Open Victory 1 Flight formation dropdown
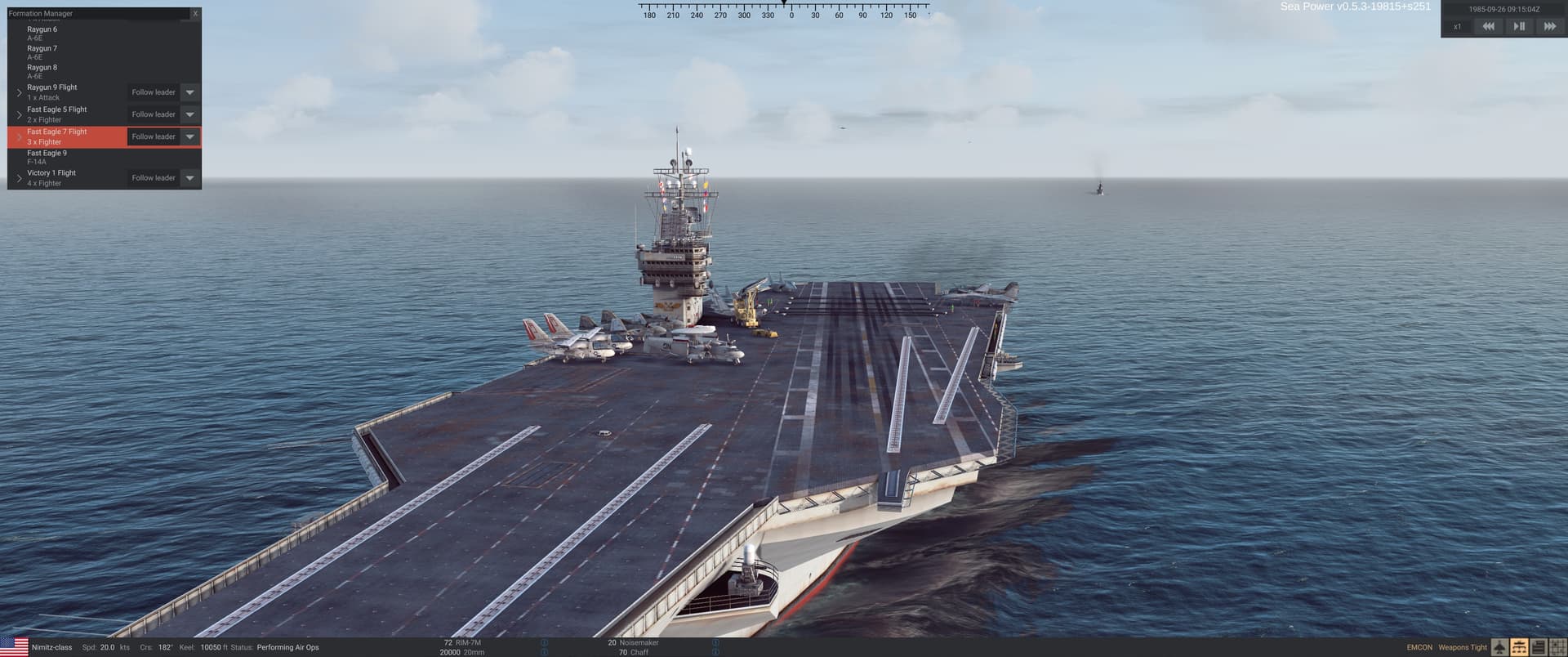1568x657 pixels. coord(189,178)
